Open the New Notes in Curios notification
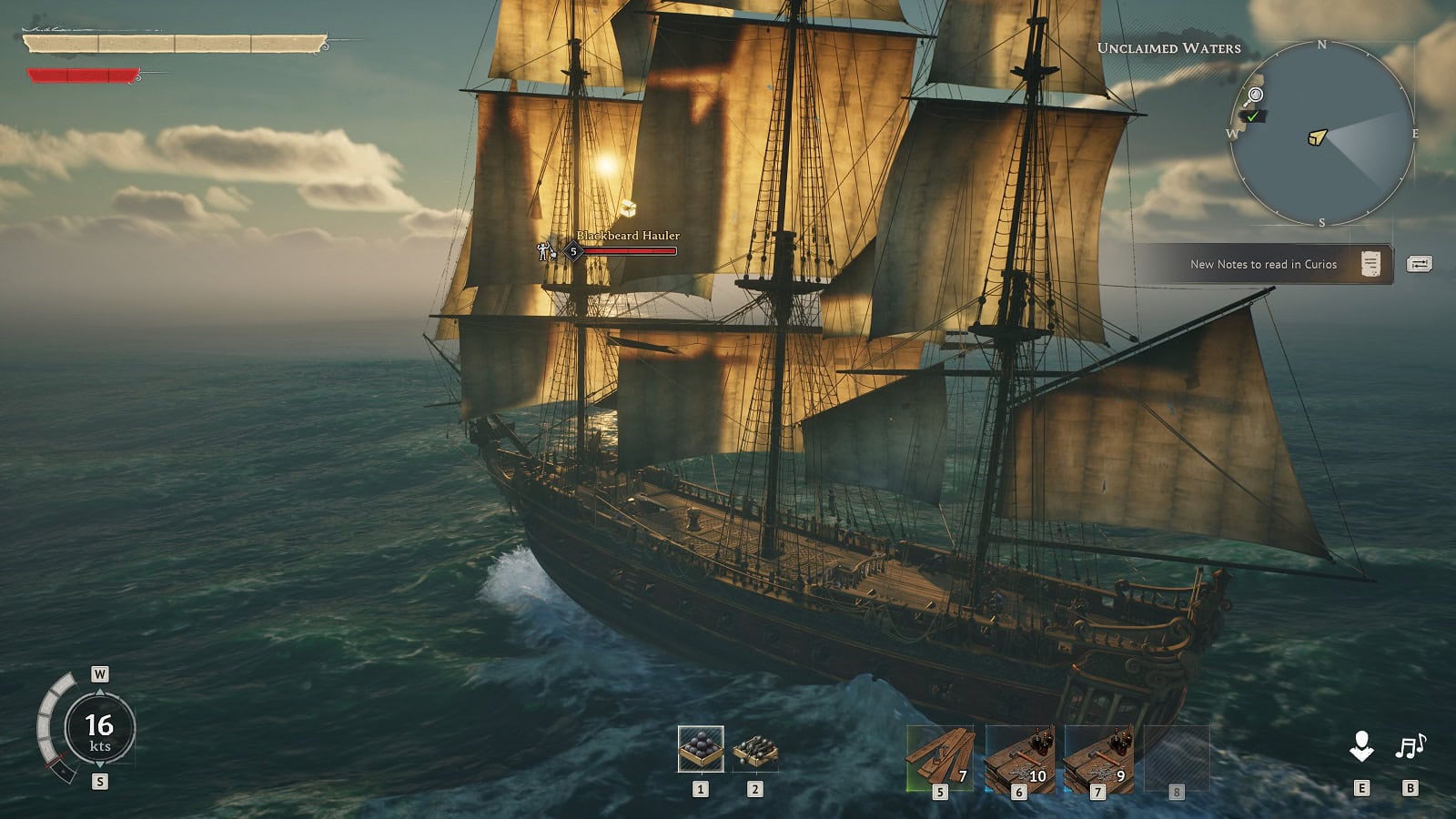Image resolution: width=1456 pixels, height=819 pixels. [1265, 265]
